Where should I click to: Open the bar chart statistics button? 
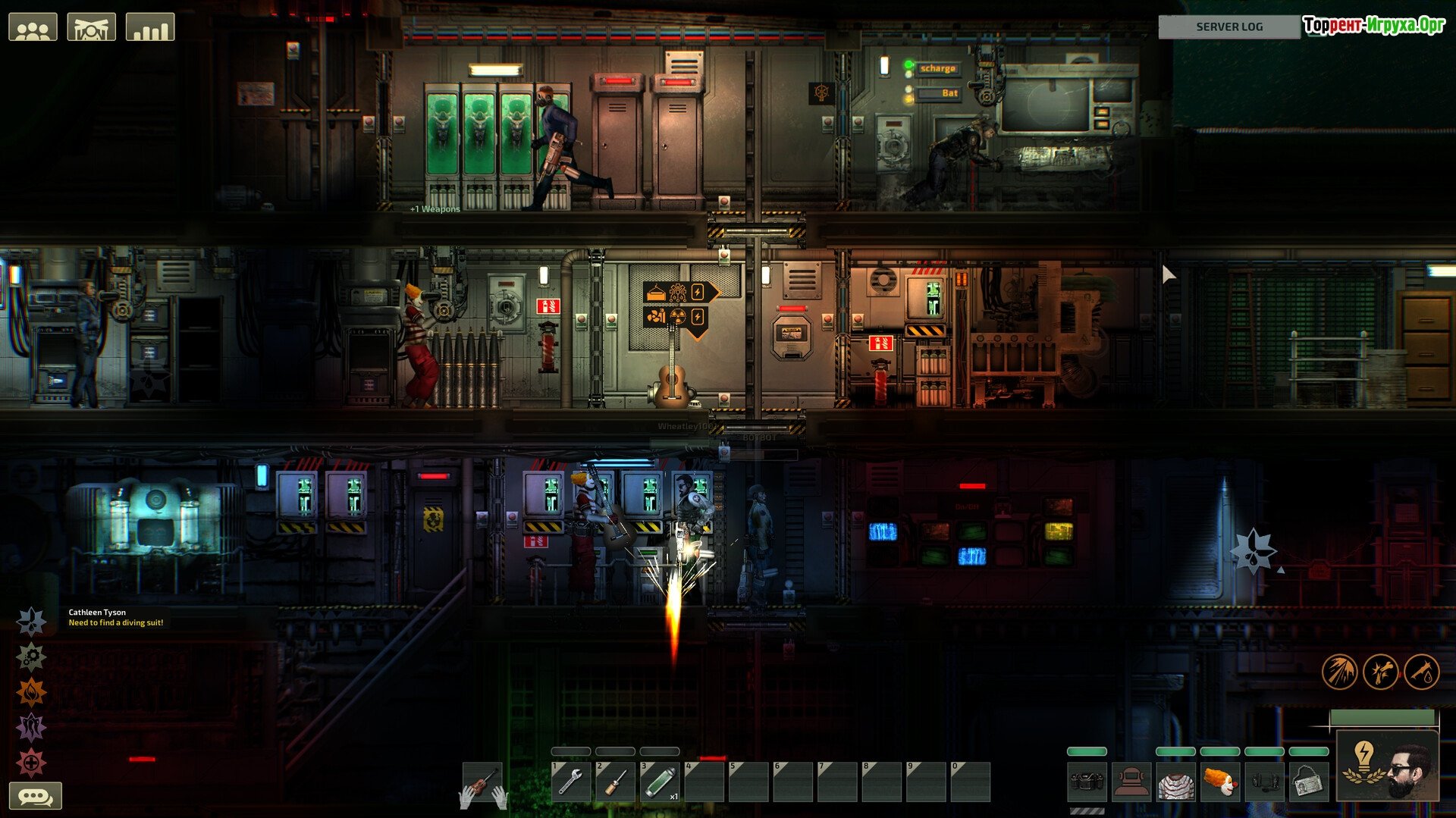150,28
